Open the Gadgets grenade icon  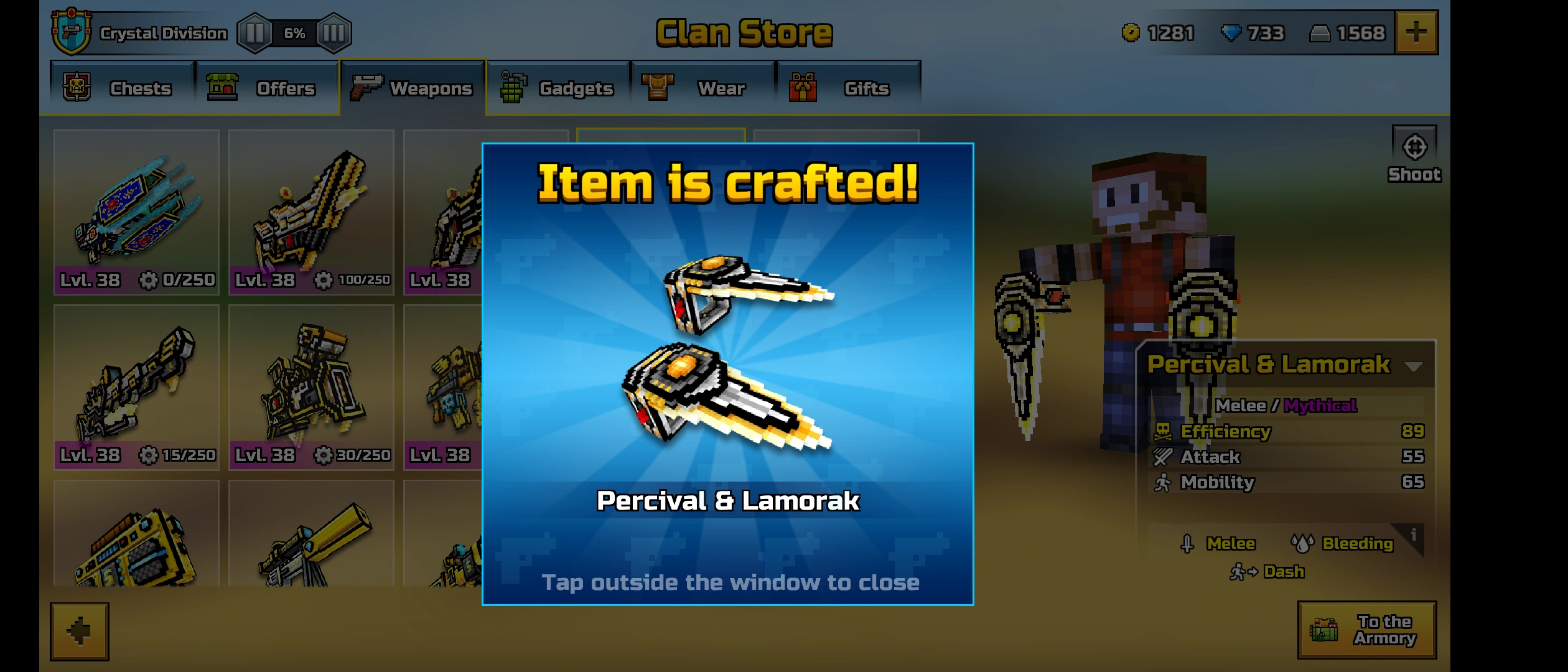[511, 87]
